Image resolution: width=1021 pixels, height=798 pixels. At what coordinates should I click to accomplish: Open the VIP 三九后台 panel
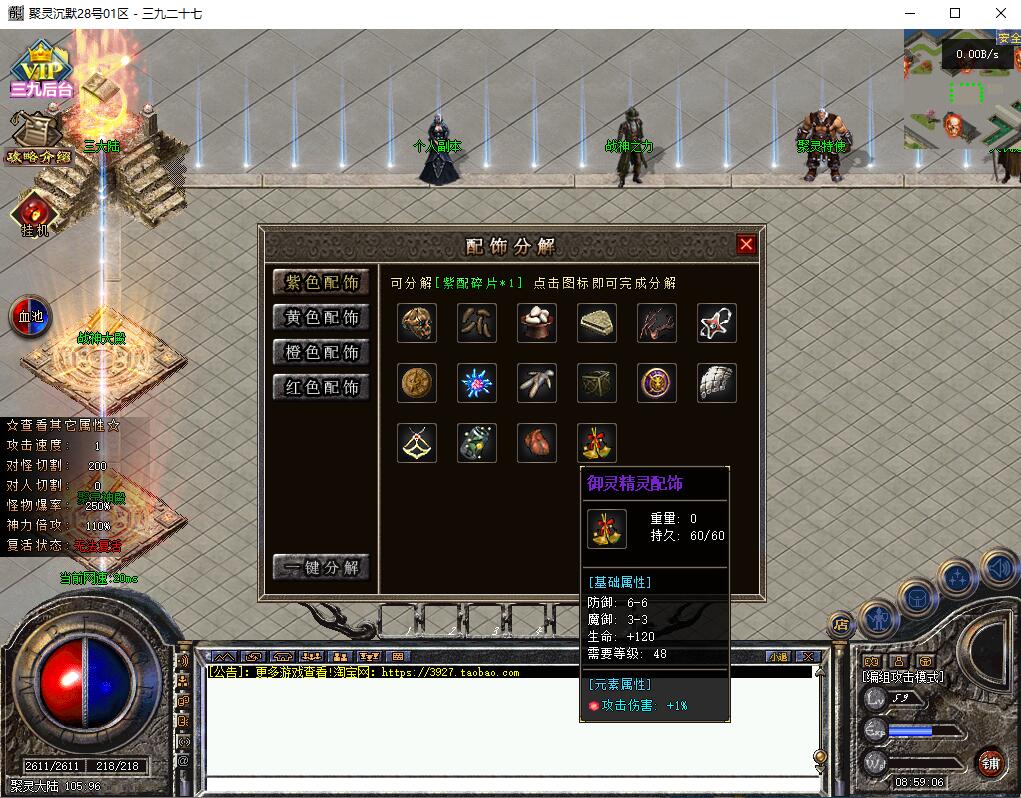(x=42, y=72)
